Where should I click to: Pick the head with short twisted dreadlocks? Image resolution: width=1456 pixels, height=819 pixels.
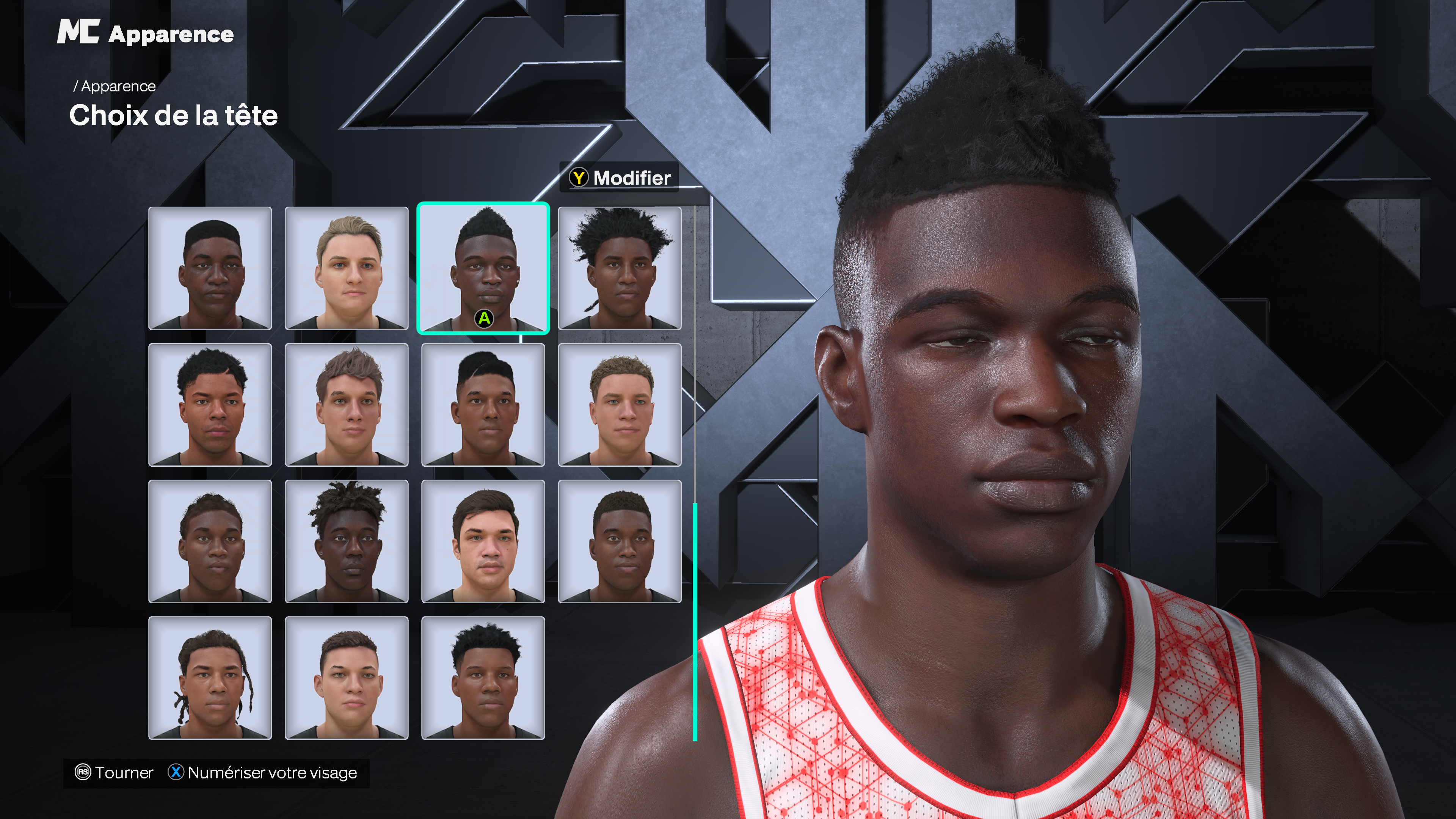[x=347, y=541]
